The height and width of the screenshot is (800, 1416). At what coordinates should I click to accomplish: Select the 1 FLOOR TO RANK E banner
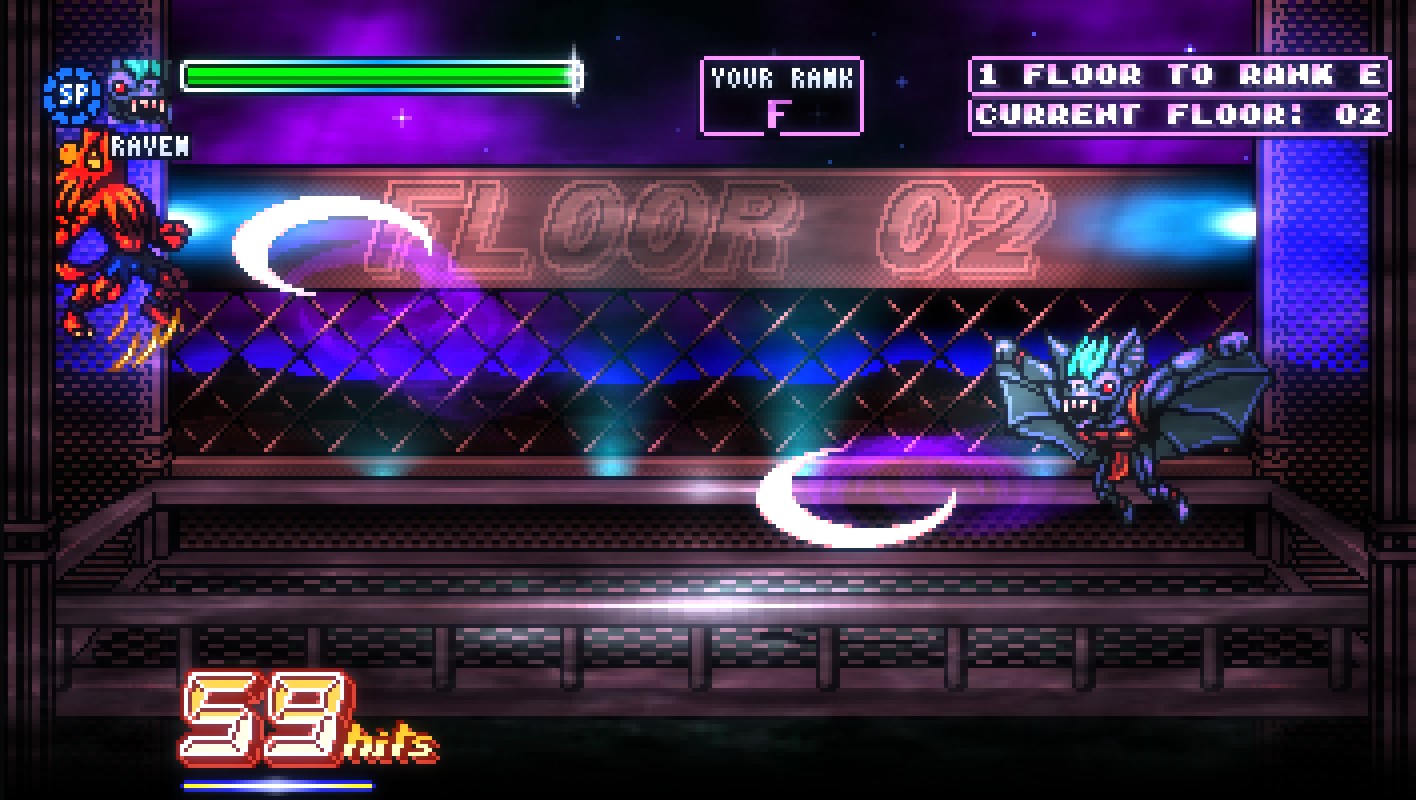pyautogui.click(x=1178, y=76)
